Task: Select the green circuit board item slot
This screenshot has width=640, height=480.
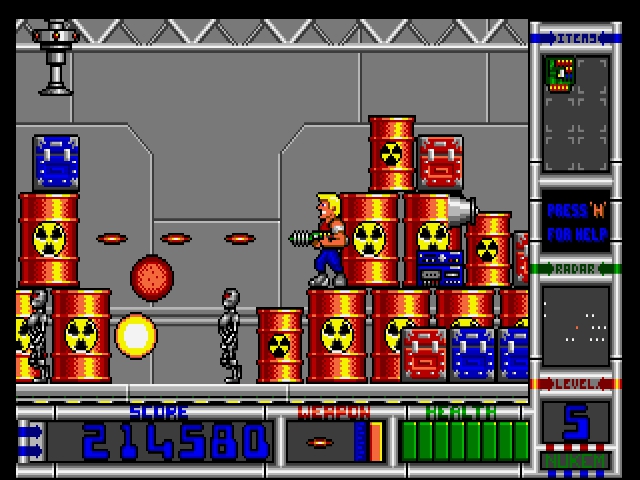Action: coord(560,74)
